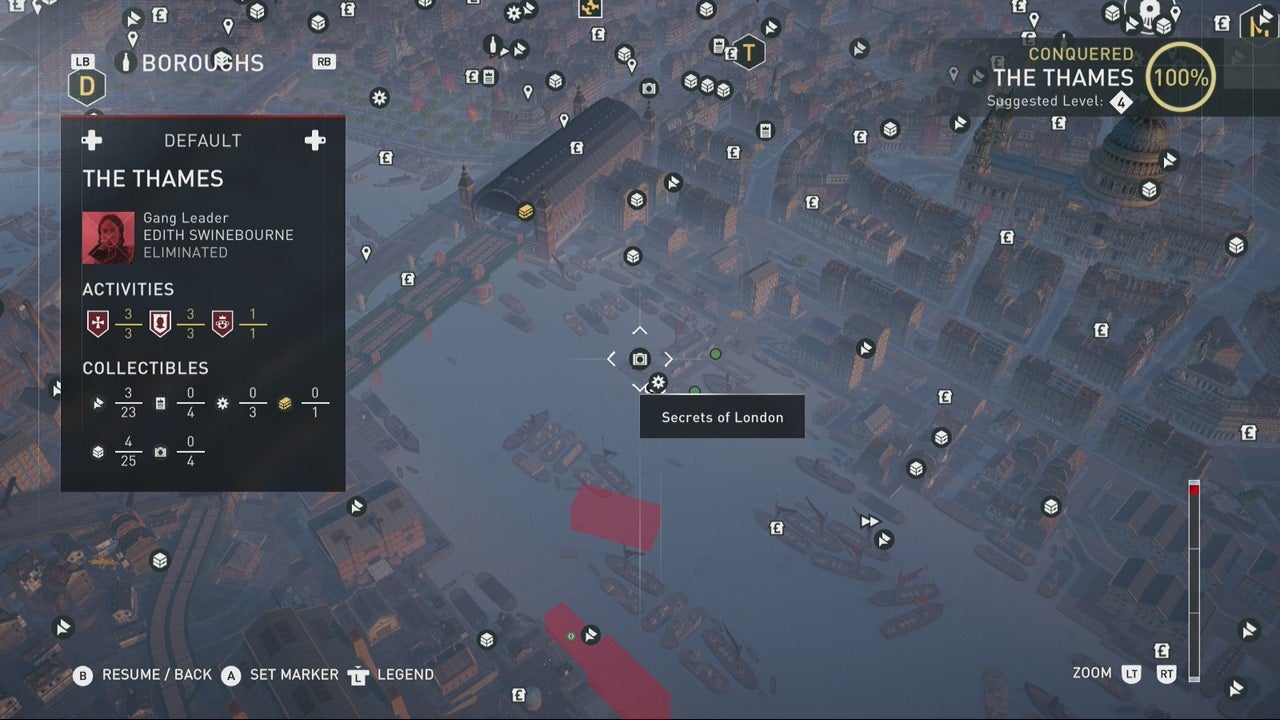Click Edith Swinebourne's portrait thumbnail

[x=108, y=237]
